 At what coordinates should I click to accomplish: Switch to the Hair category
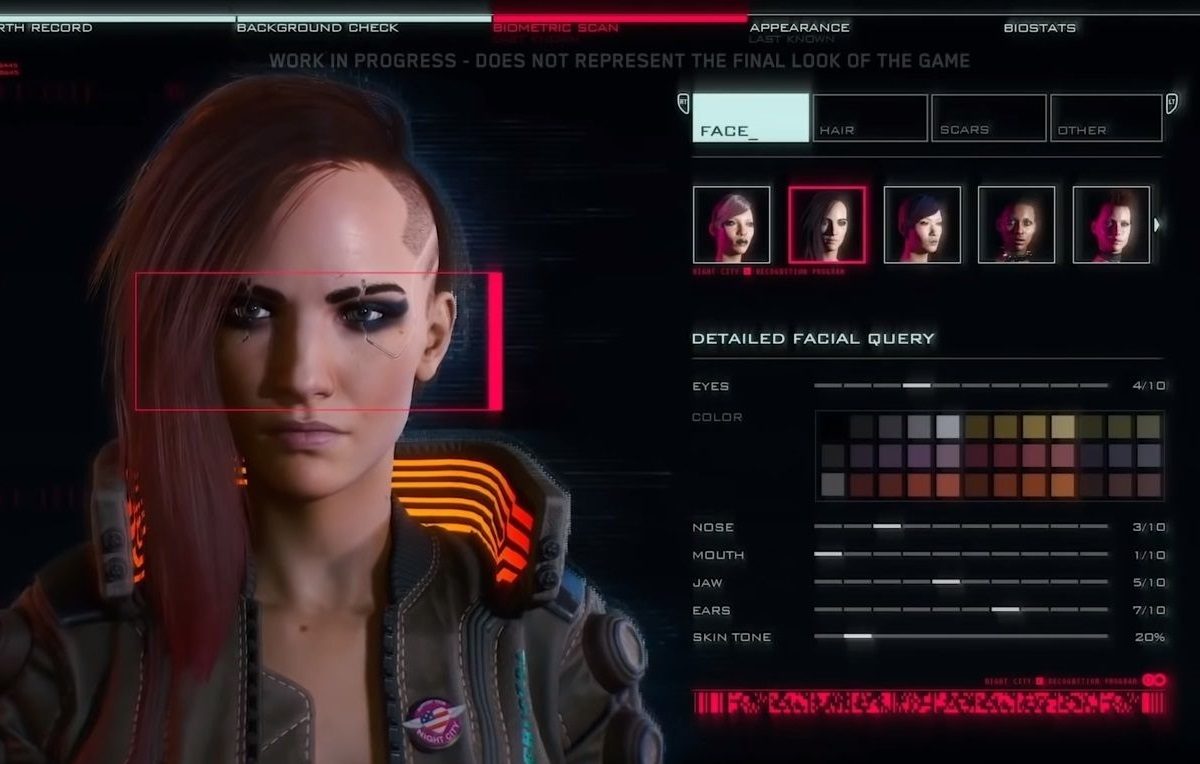pos(869,118)
